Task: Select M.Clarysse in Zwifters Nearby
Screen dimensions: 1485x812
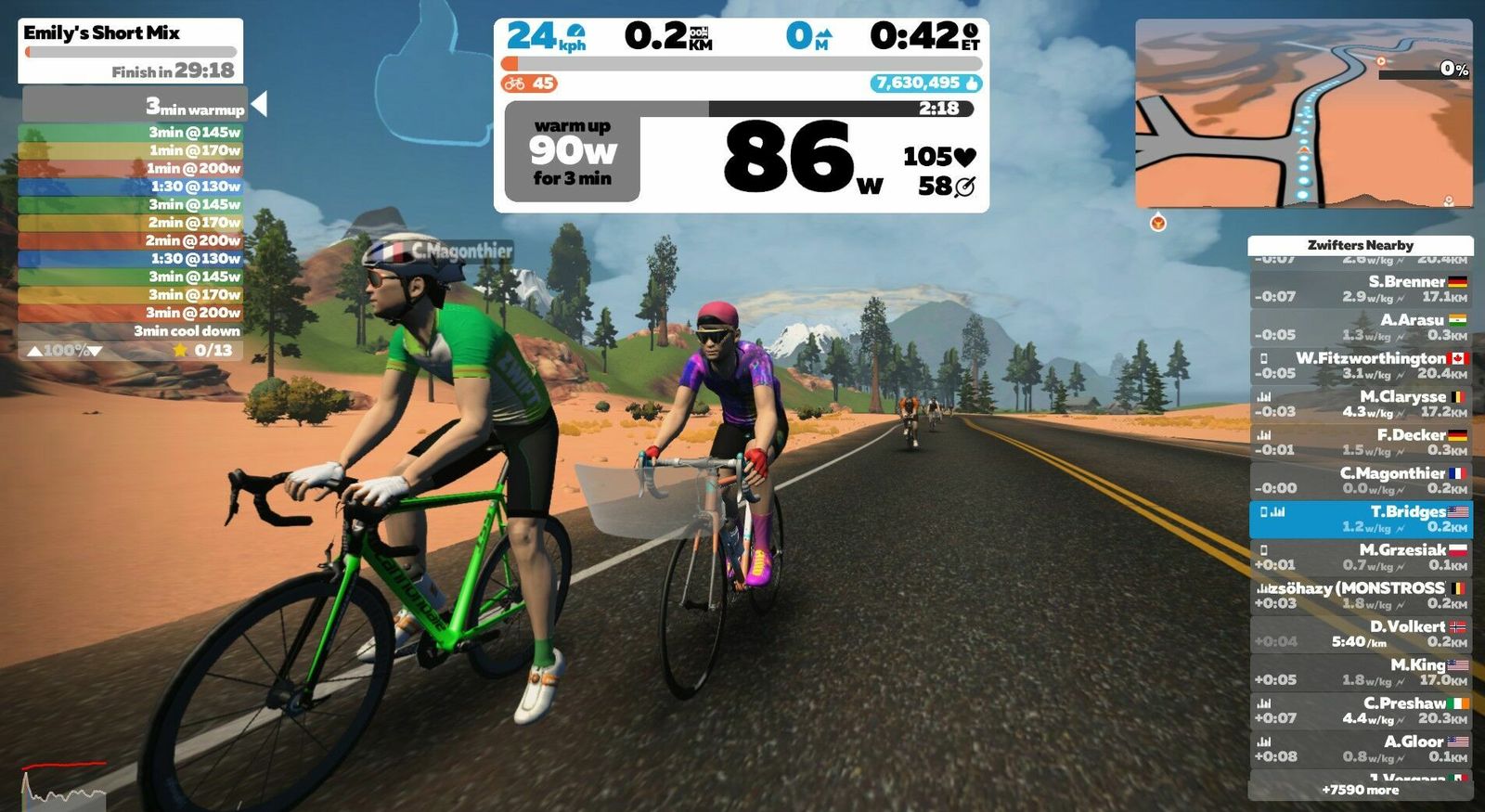Action: click(x=1361, y=404)
